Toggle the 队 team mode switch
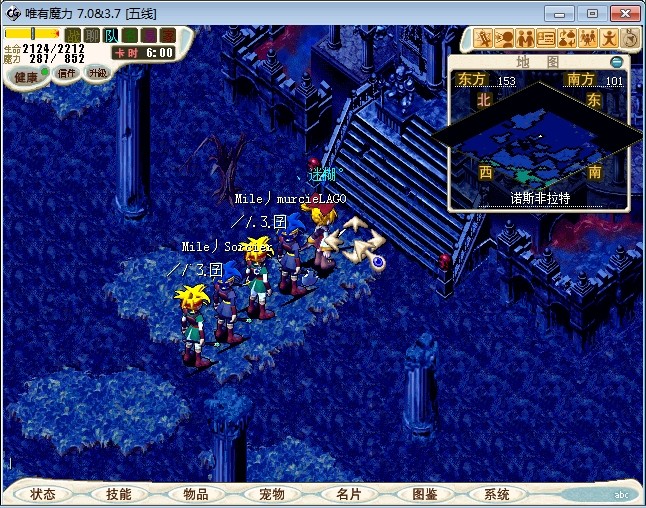Screen dimensions: 646x508 (111, 35)
